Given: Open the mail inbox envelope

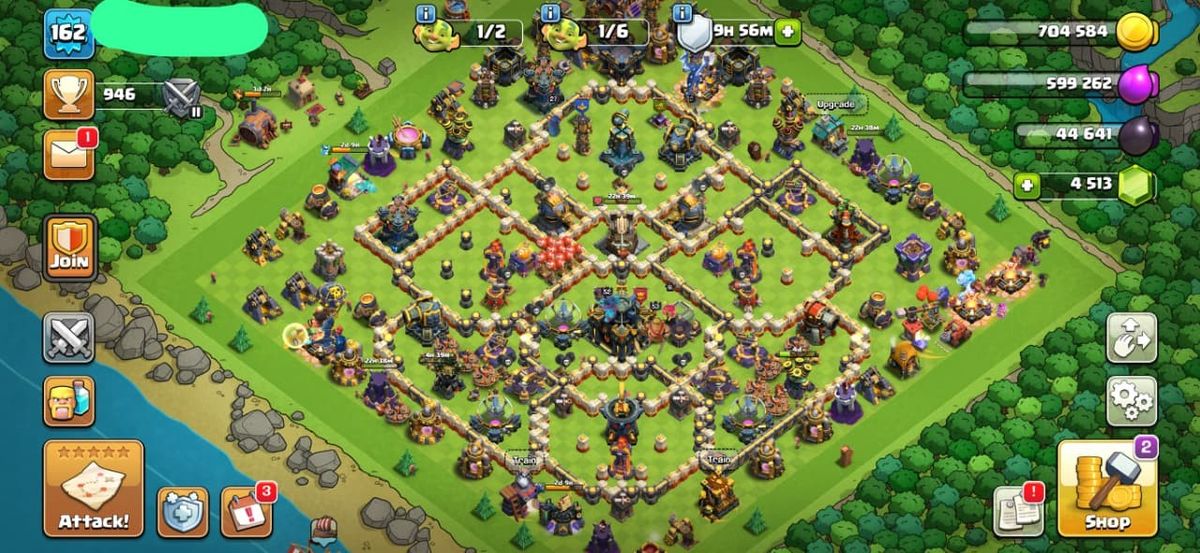Looking at the screenshot, I should coord(69,156).
